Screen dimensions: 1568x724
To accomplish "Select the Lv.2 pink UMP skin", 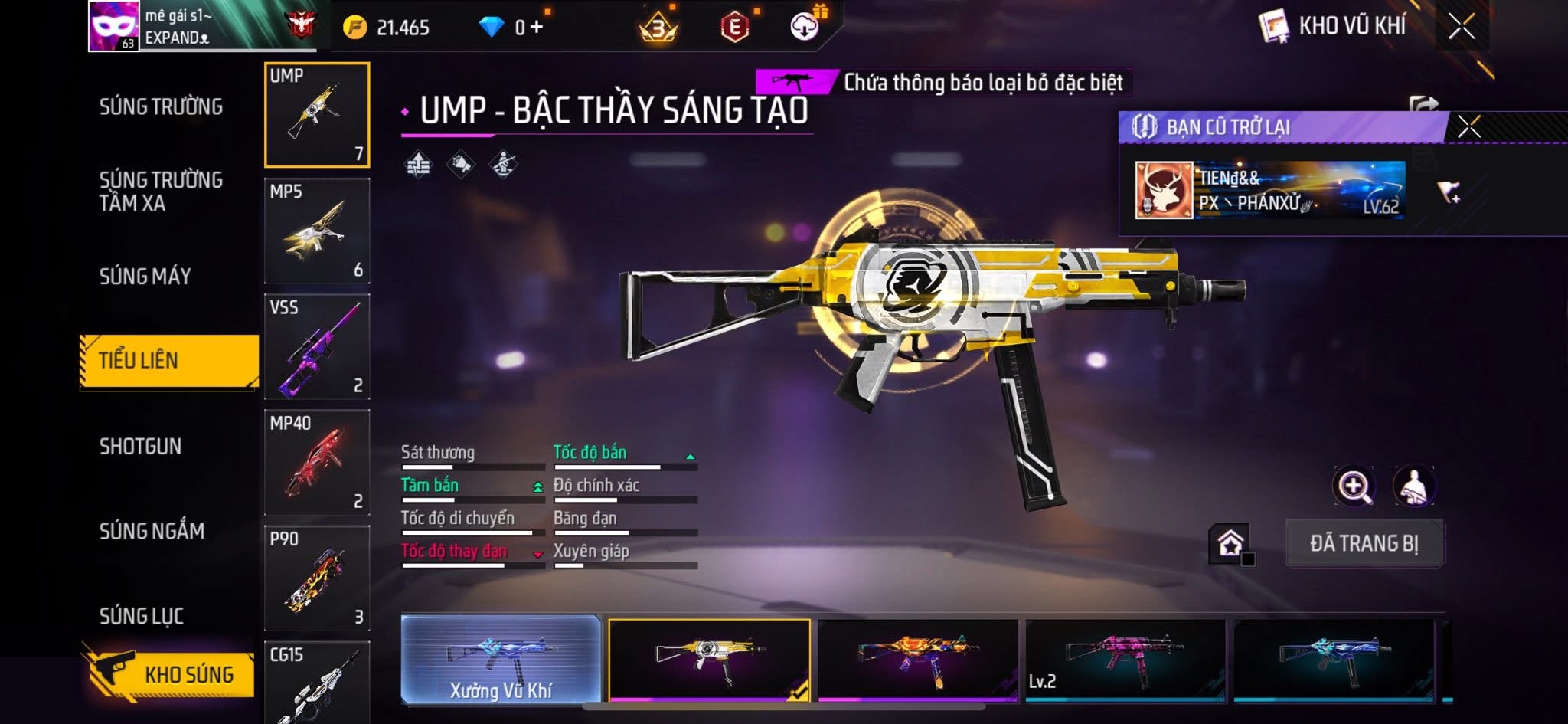I will tap(1125, 660).
